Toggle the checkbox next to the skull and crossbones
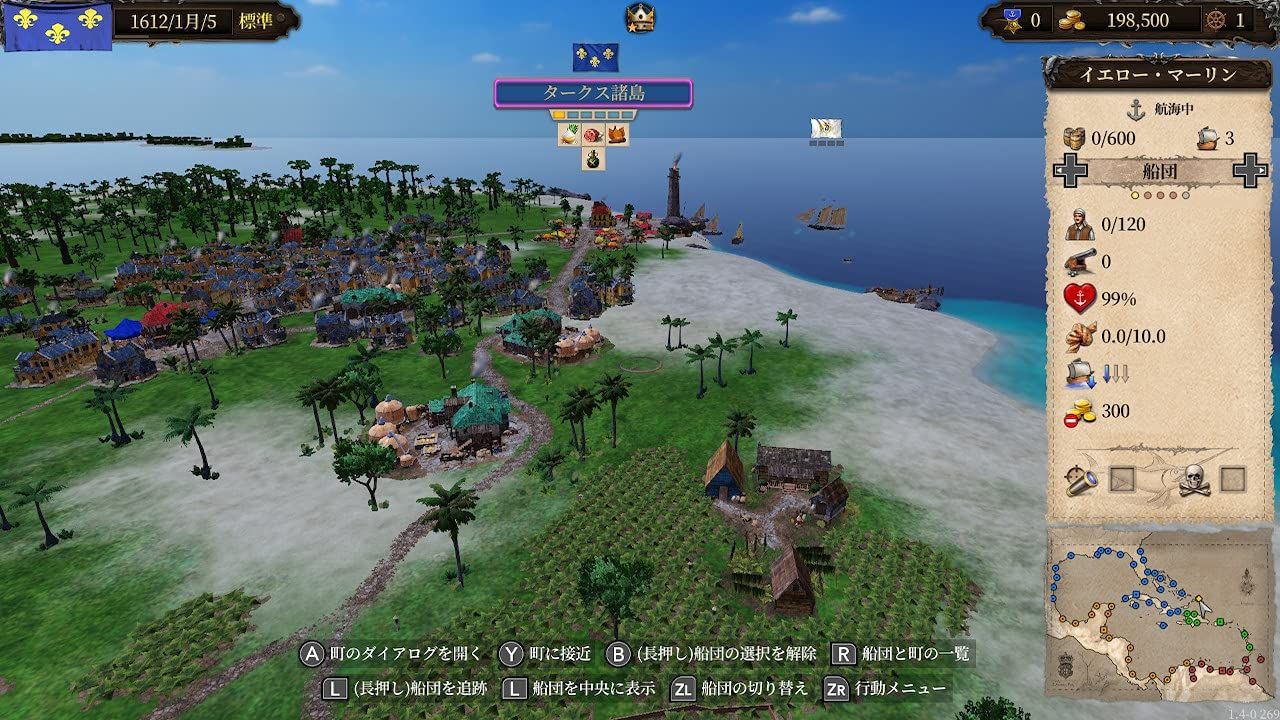The height and width of the screenshot is (720, 1280). coord(1232,480)
